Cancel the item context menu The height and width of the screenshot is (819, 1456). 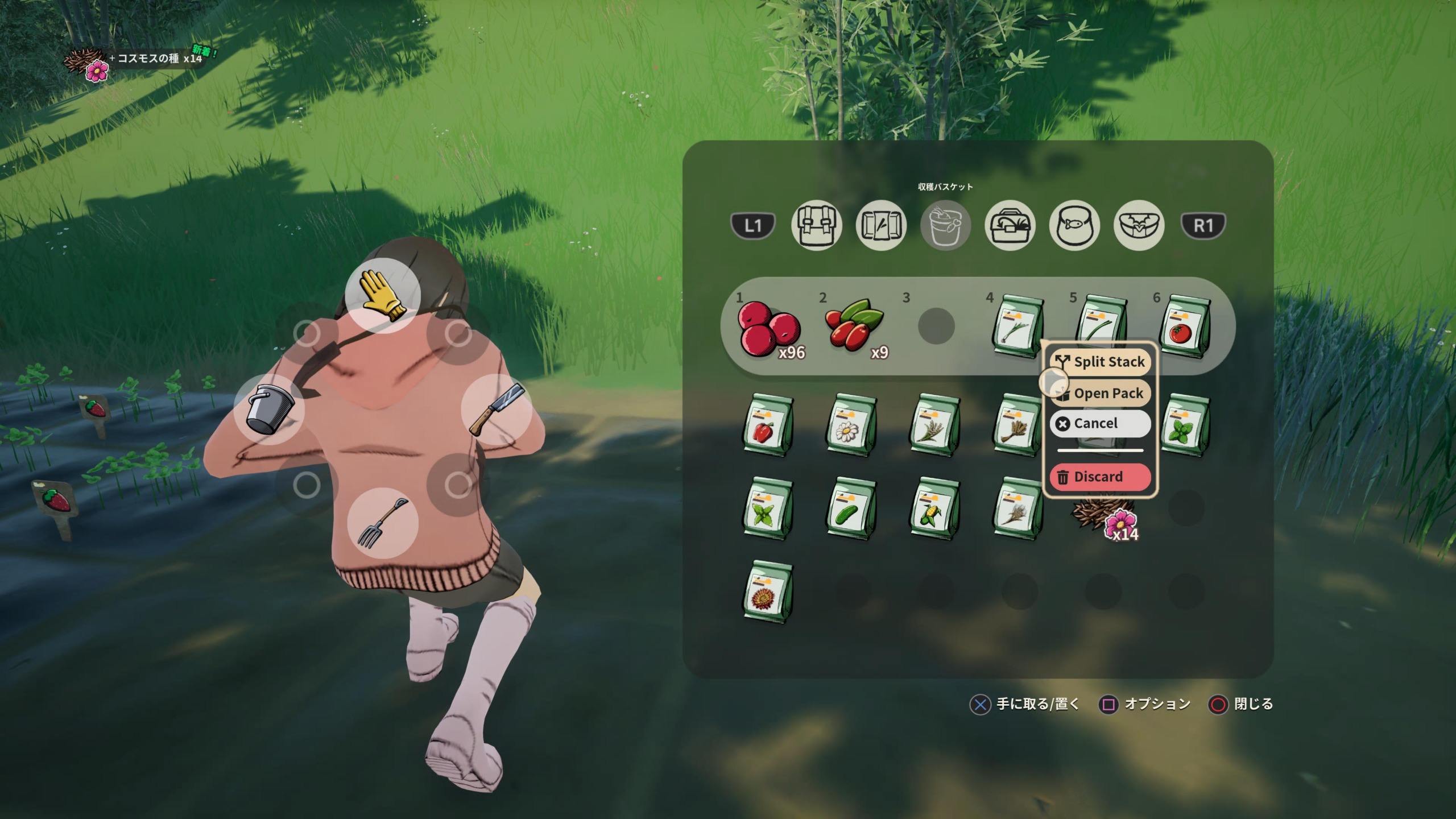(1101, 424)
